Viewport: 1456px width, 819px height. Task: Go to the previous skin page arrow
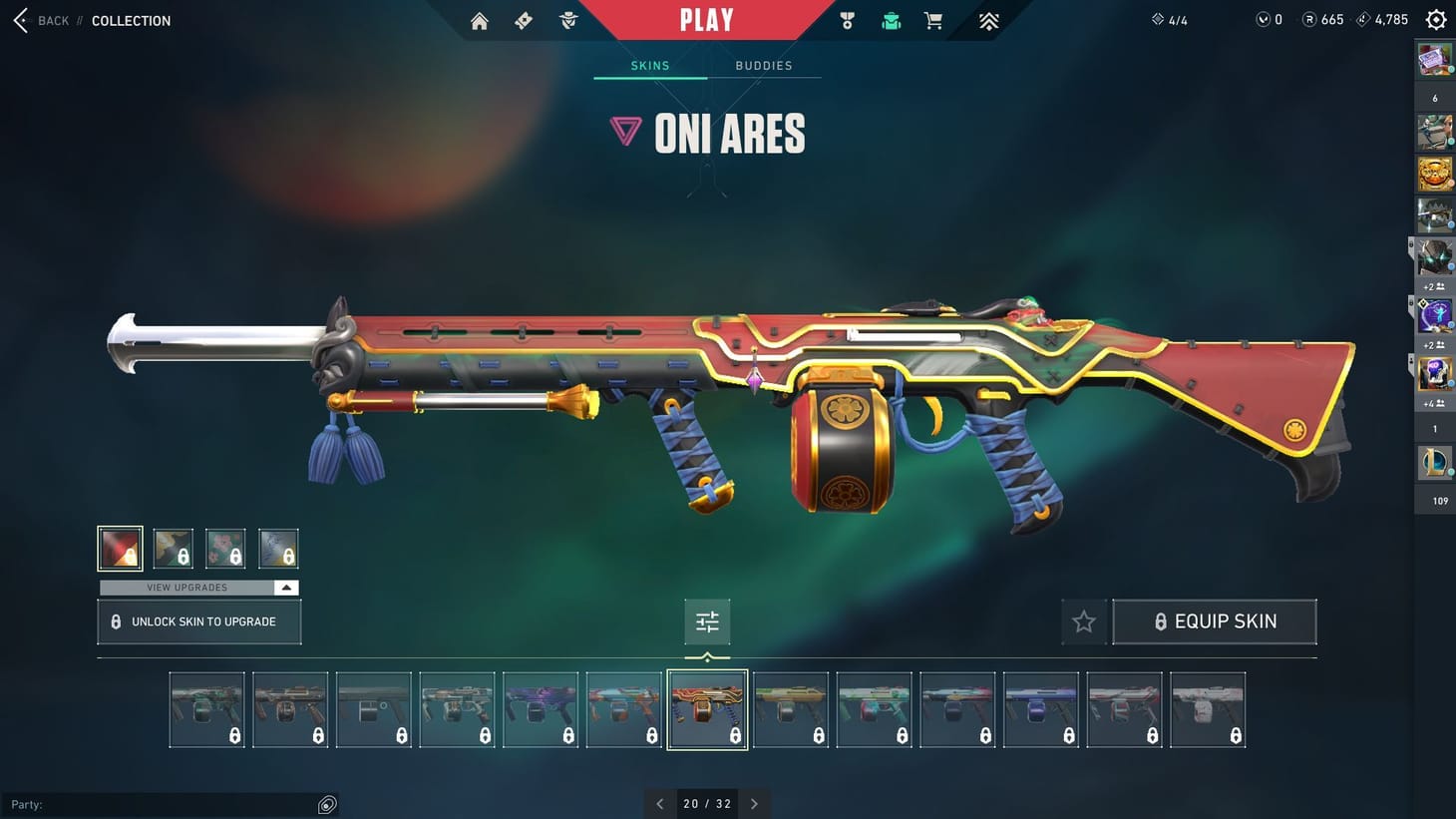[660, 803]
